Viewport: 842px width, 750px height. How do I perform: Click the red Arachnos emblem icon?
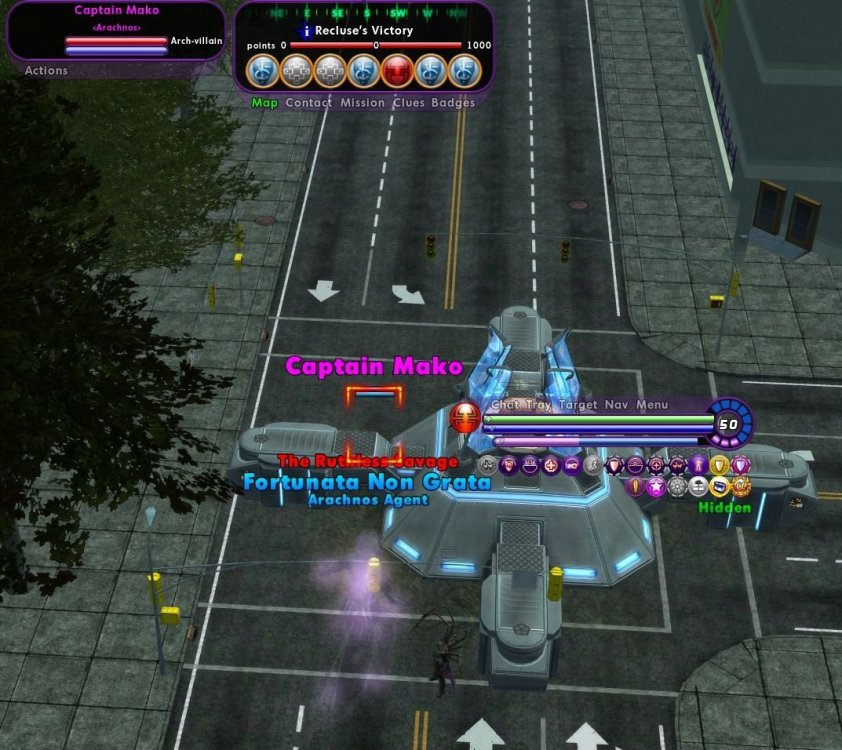(464, 417)
